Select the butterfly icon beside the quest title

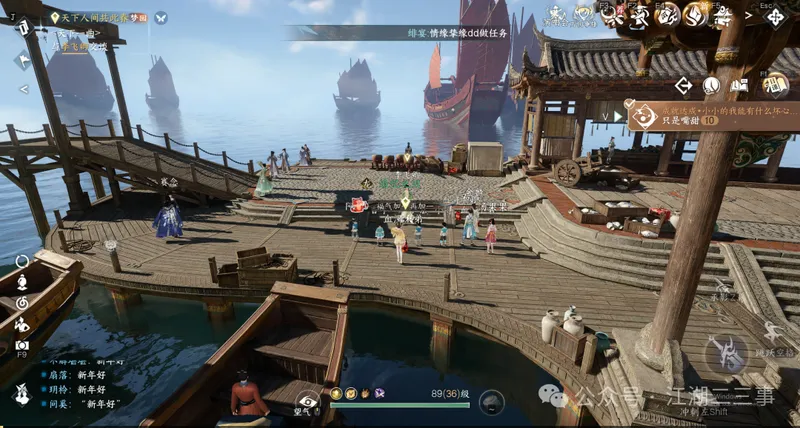click(x=160, y=18)
